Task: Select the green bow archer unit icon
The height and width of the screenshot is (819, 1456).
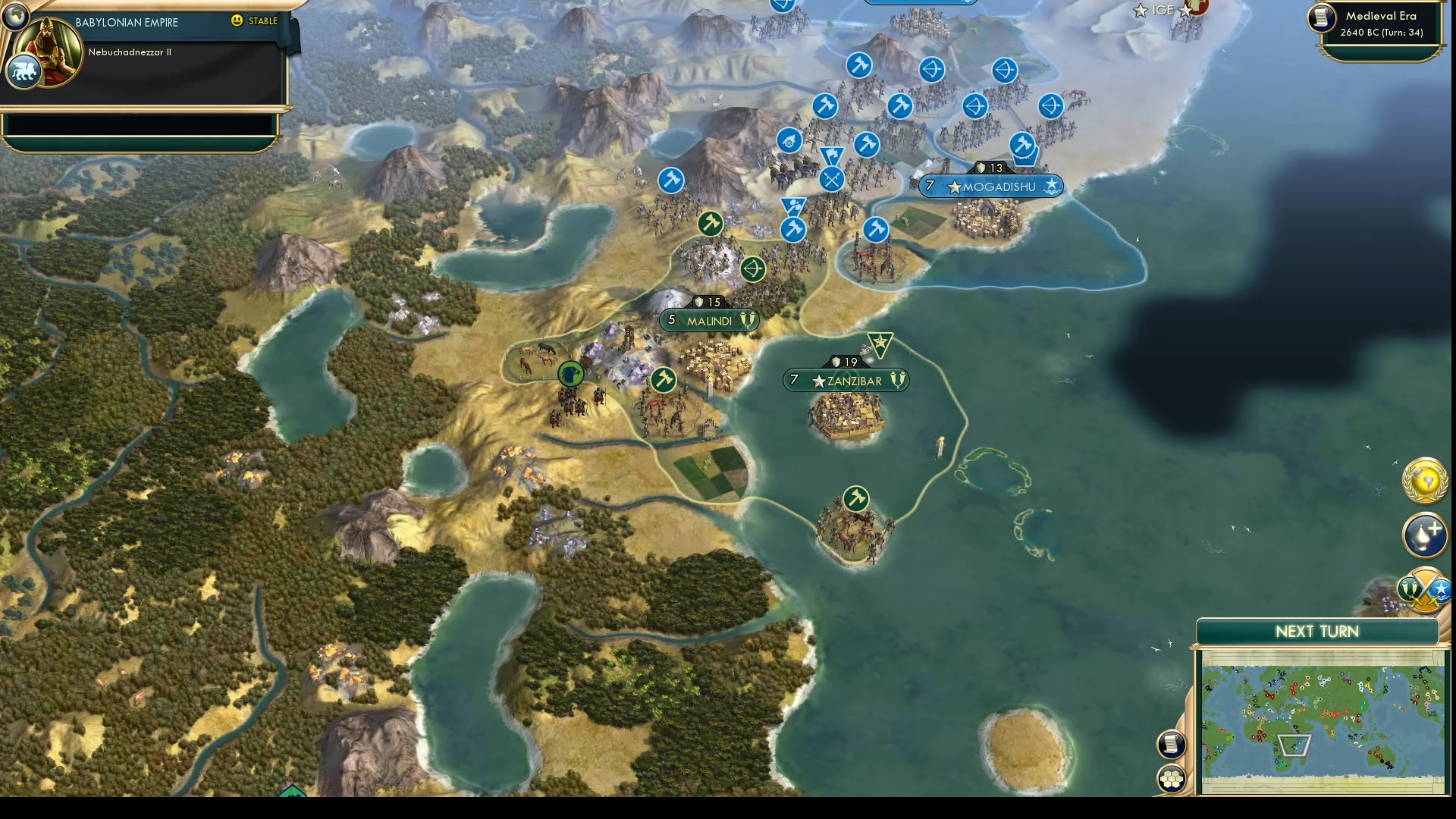Action: tap(753, 270)
